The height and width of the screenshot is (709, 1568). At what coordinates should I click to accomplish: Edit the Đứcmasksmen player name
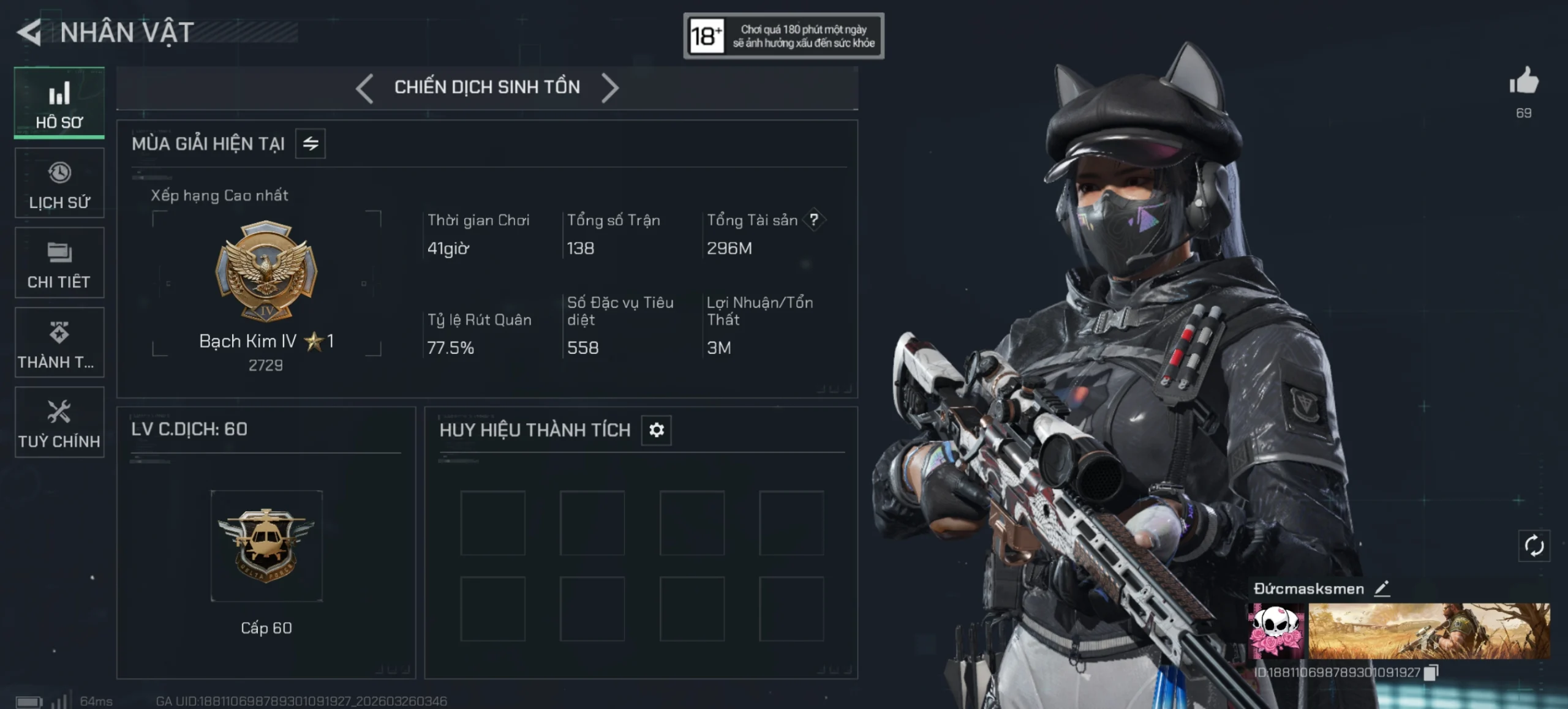tap(1382, 588)
